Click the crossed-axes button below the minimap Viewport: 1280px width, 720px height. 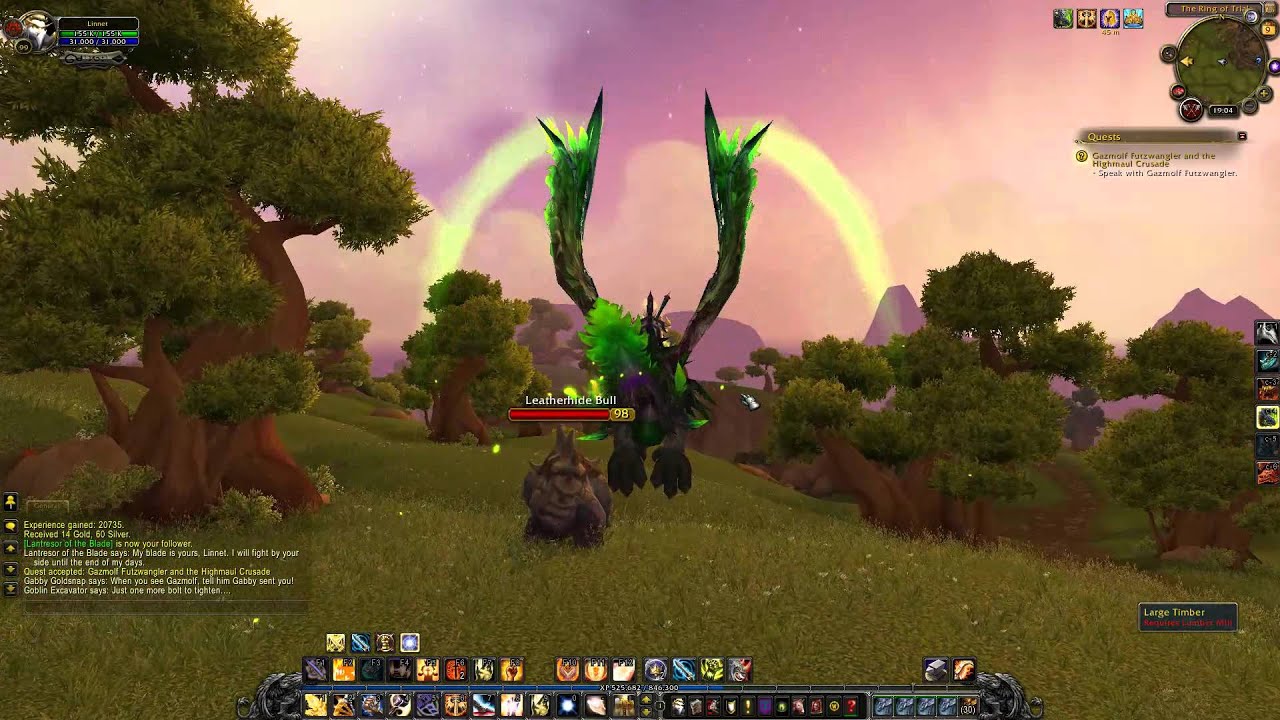[x=1191, y=110]
